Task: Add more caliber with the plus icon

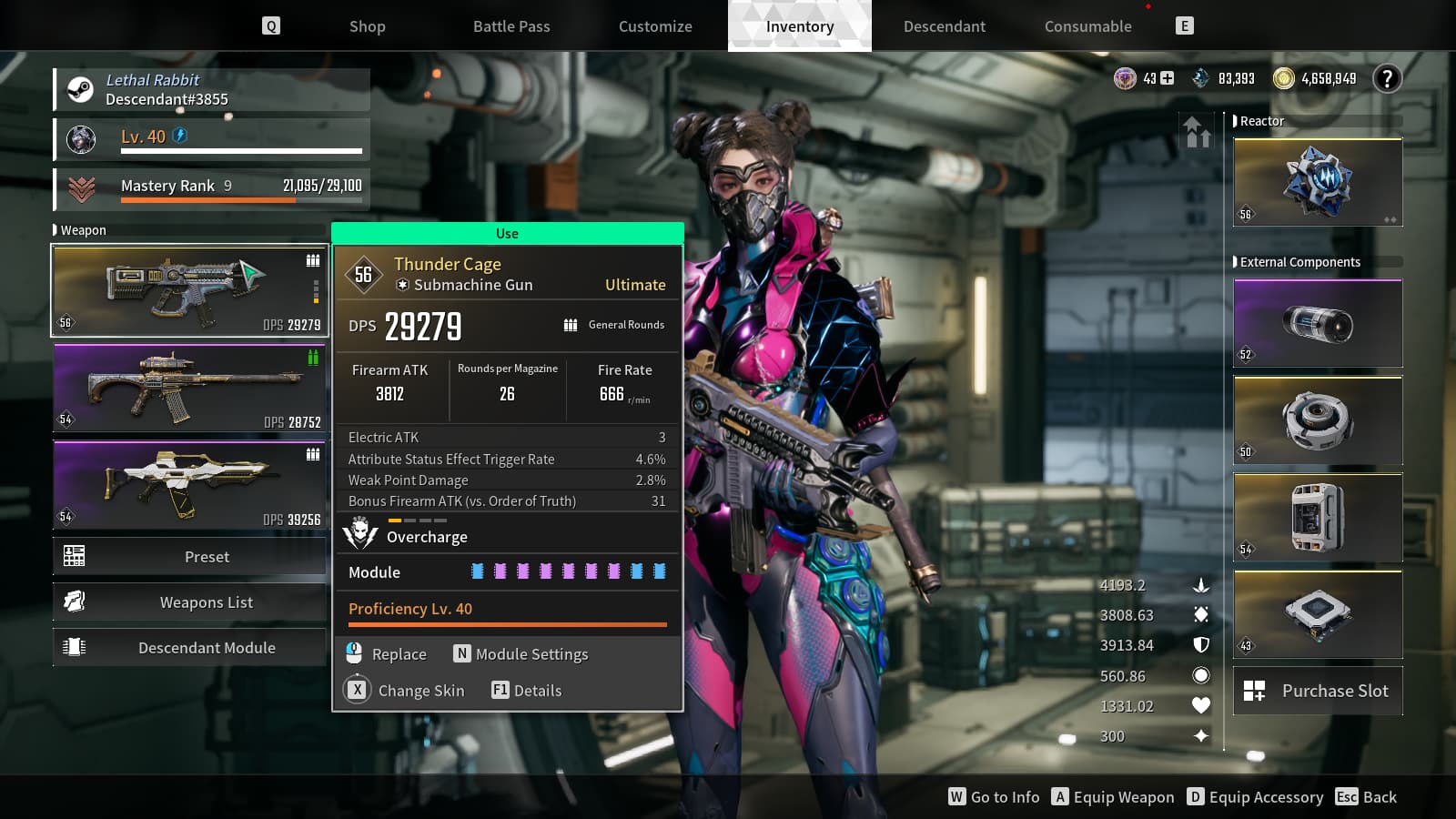Action: 1168,79
